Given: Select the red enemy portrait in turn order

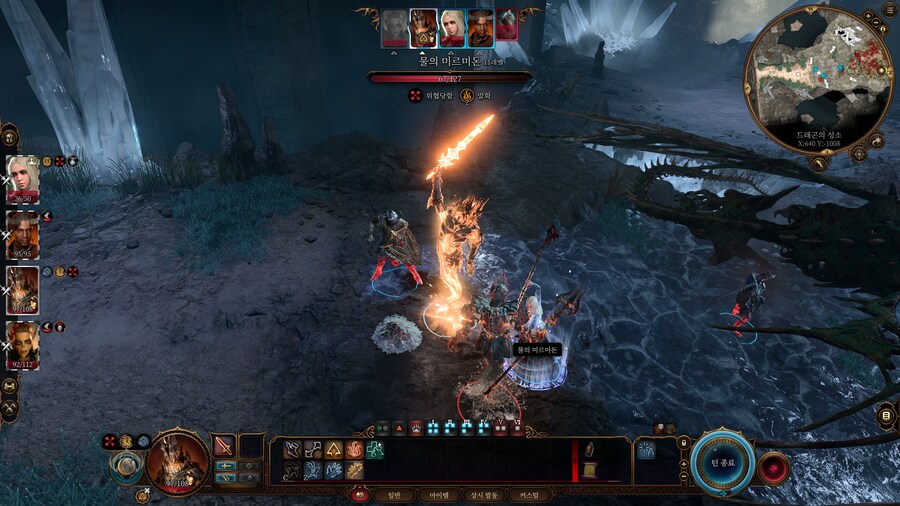Looking at the screenshot, I should click(507, 22).
